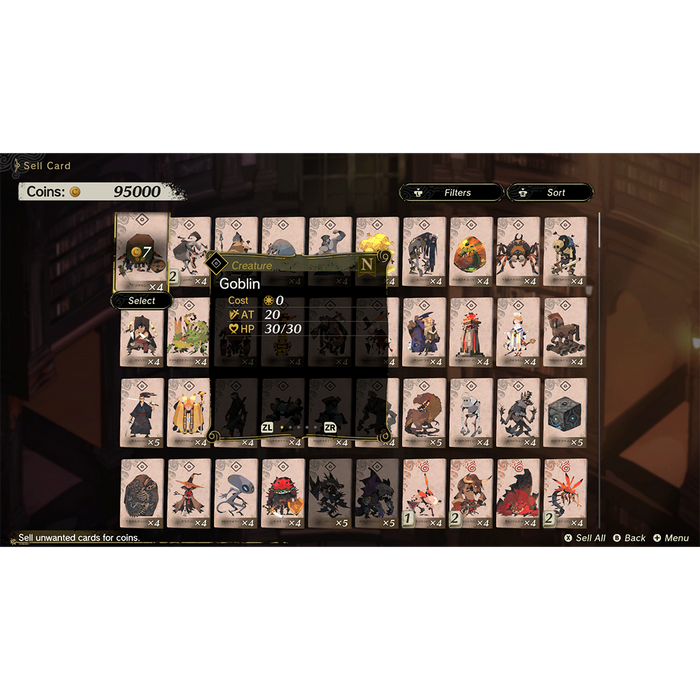The image size is (700, 700).
Task: Pick the maned lion beast card
Action: pyautogui.click(x=424, y=412)
